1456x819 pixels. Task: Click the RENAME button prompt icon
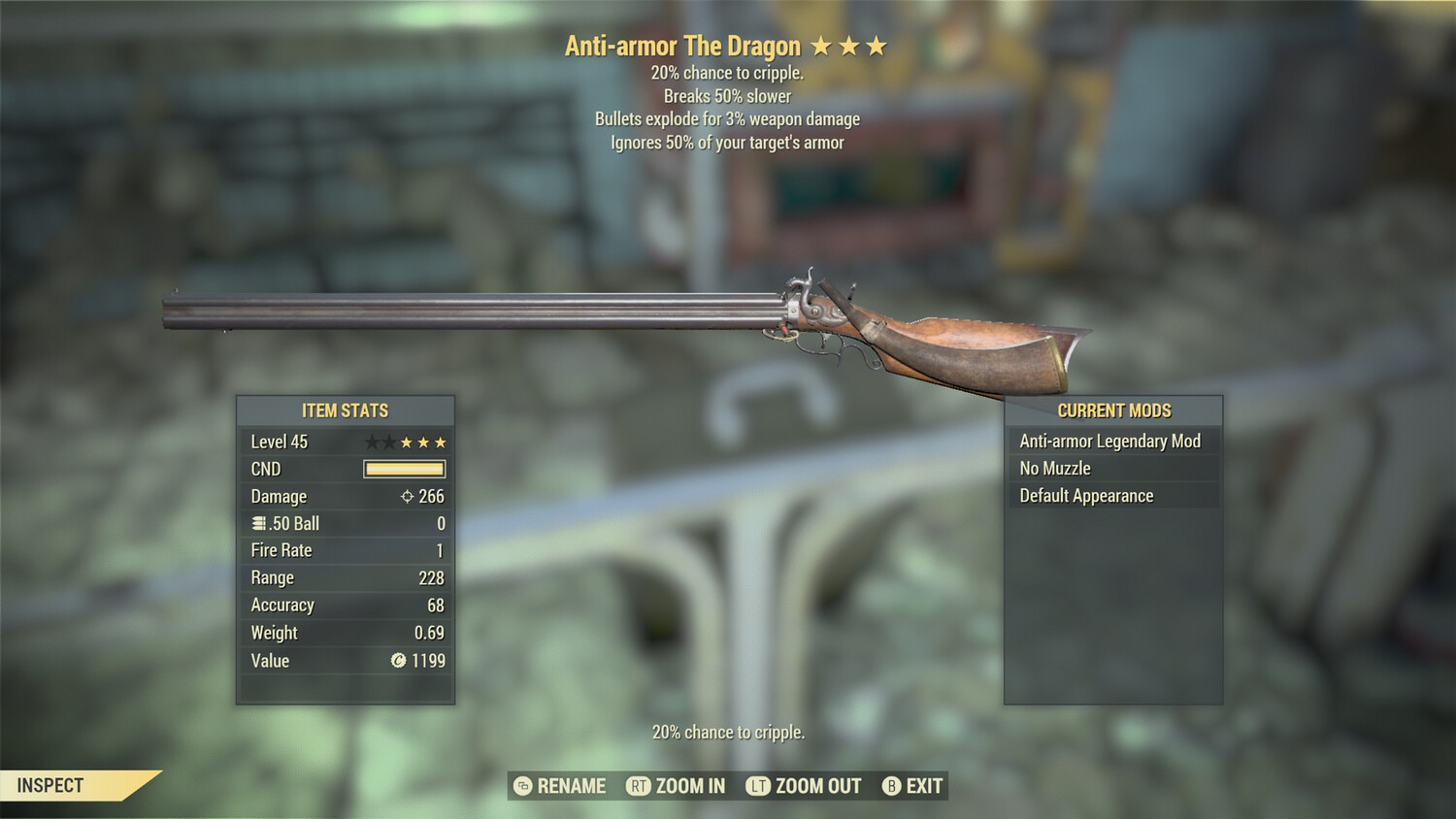click(x=523, y=786)
